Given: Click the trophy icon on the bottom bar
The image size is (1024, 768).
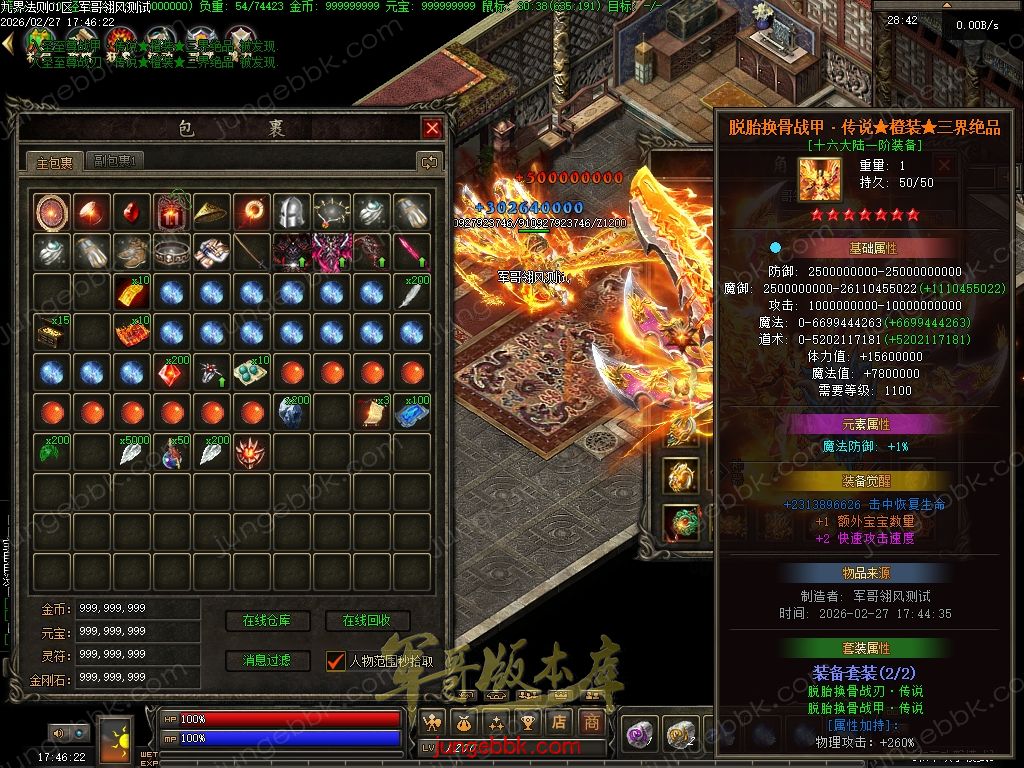Looking at the screenshot, I should click(528, 722).
